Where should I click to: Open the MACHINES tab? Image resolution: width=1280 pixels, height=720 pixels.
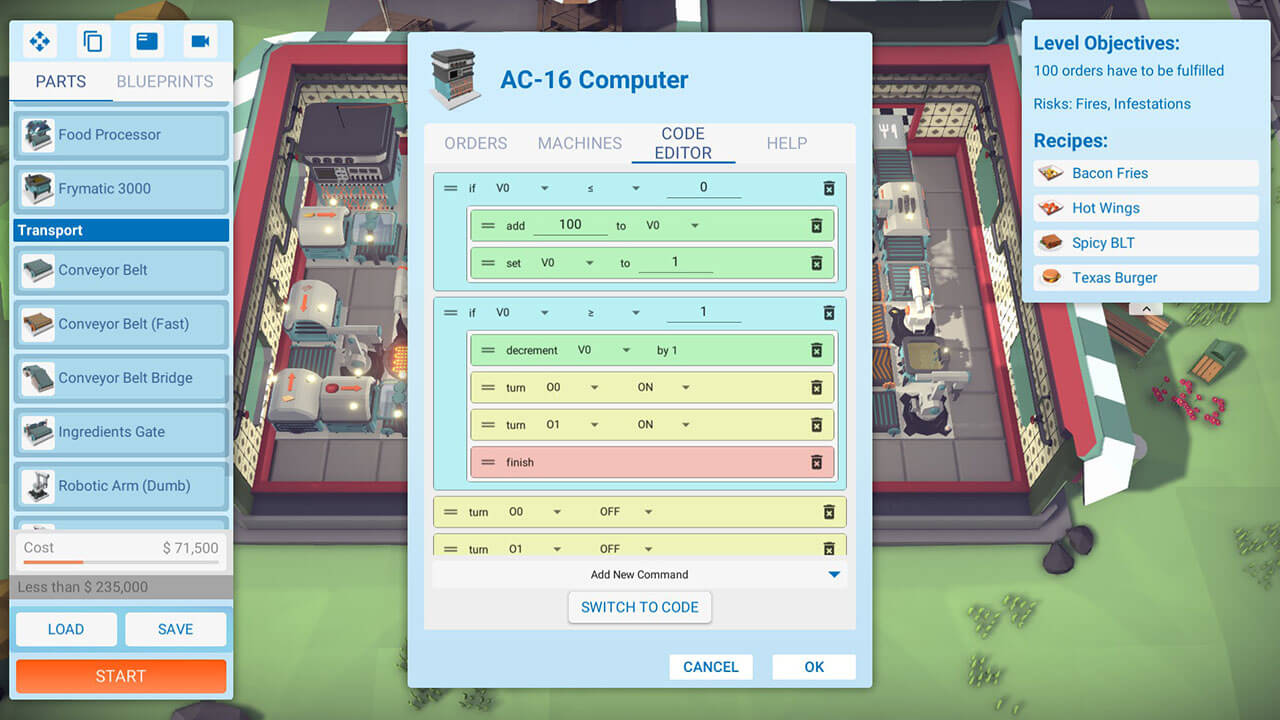pos(579,143)
